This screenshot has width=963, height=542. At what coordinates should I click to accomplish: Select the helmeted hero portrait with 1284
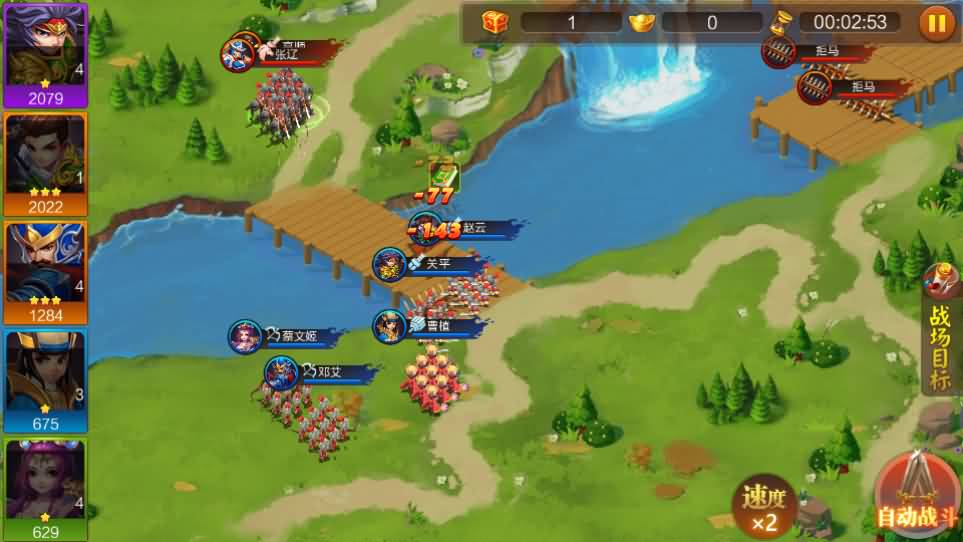tap(45, 271)
